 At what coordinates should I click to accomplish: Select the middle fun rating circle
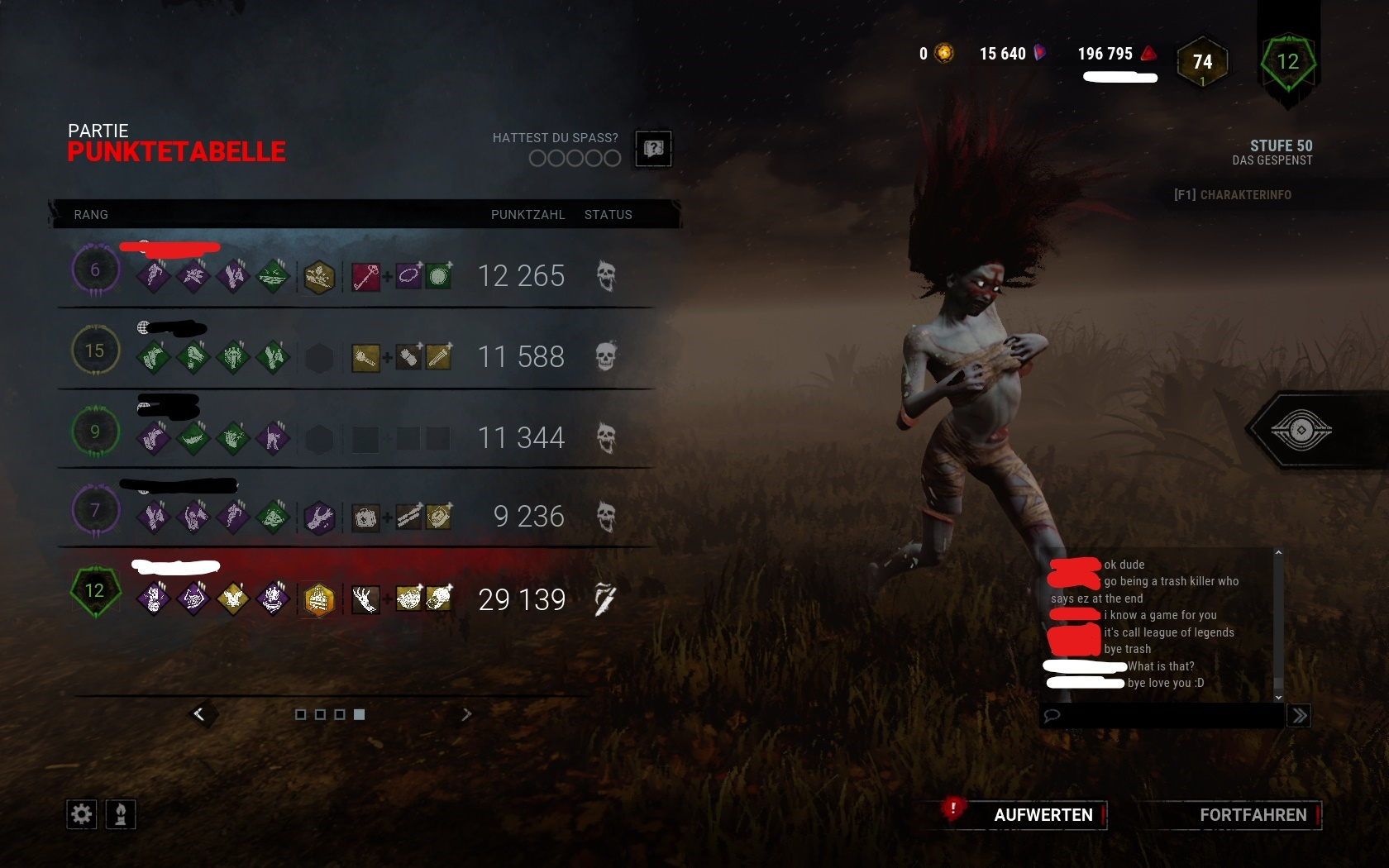coord(573,158)
